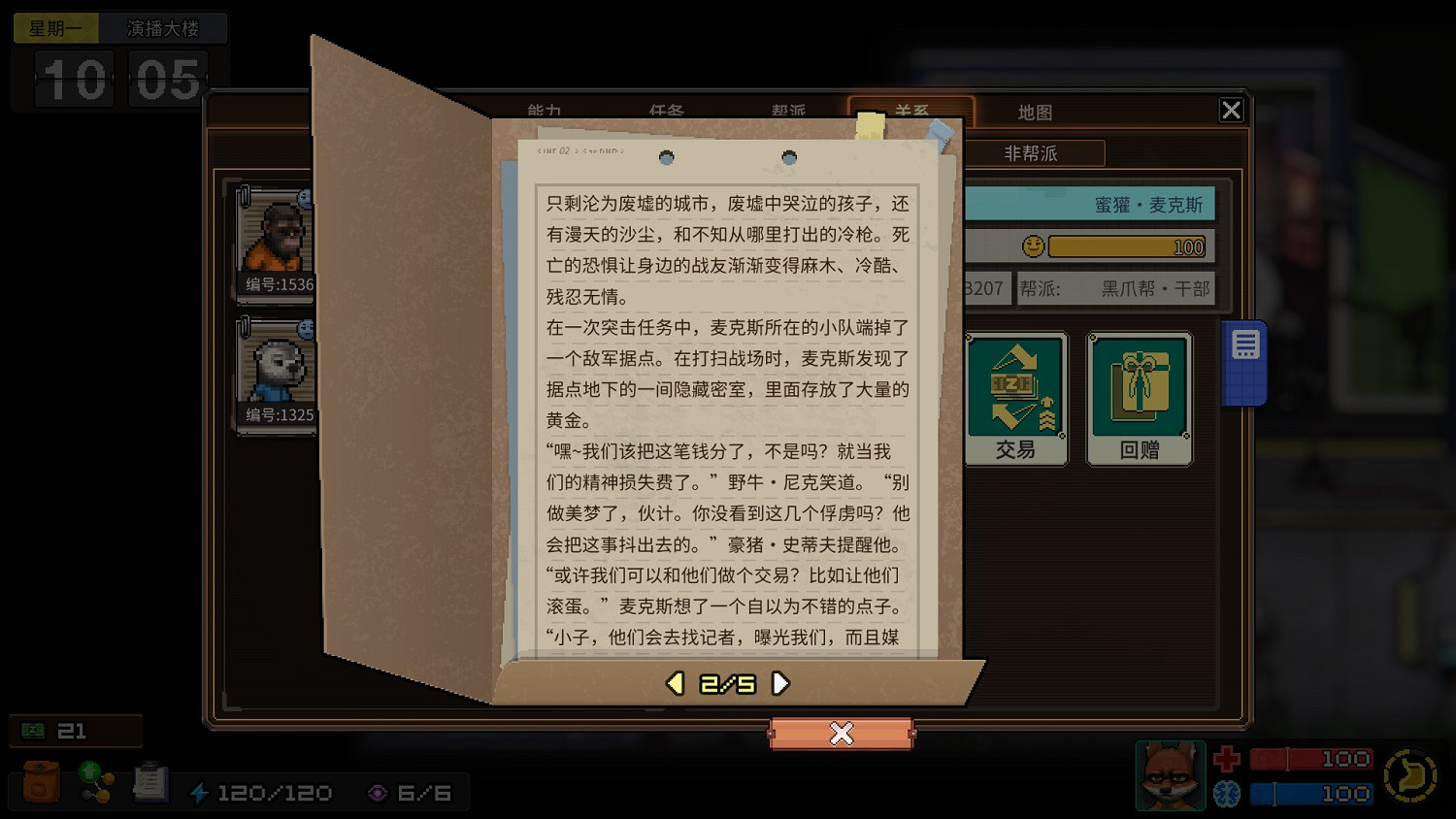Click the purple eye 6/6 icon

379,792
